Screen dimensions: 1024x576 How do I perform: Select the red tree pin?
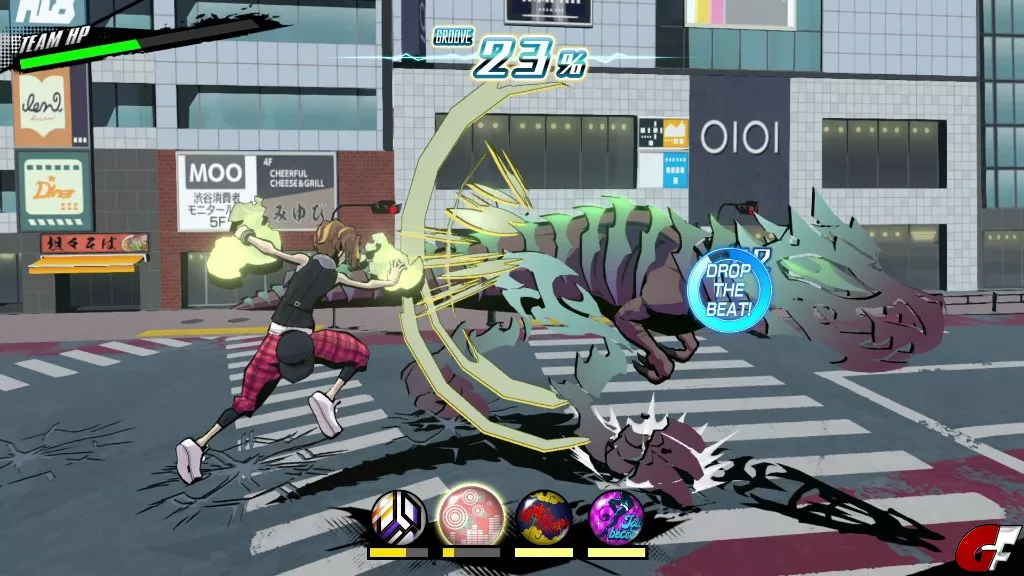pyautogui.click(x=544, y=516)
